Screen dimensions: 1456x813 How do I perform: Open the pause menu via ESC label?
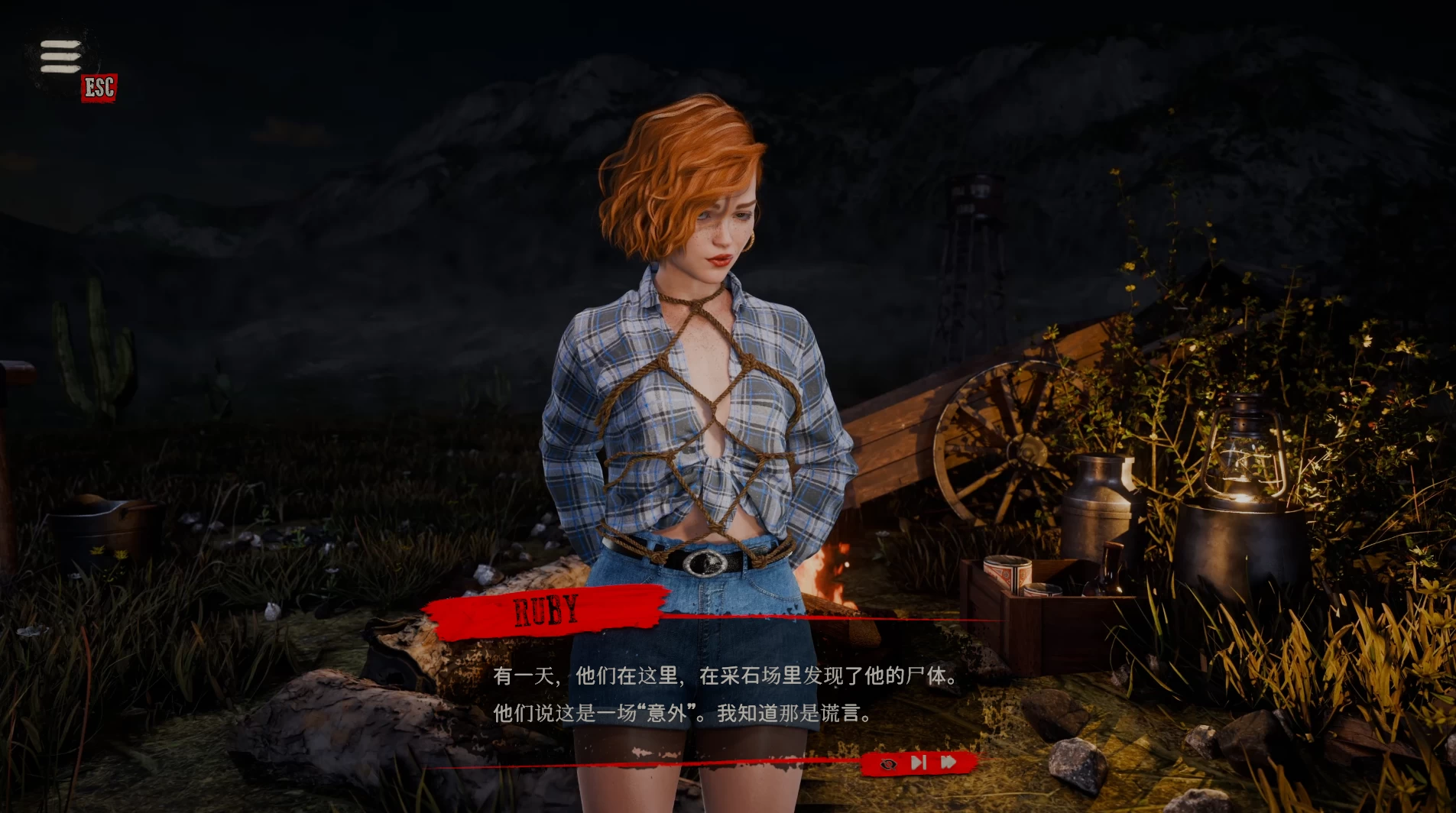coord(98,86)
